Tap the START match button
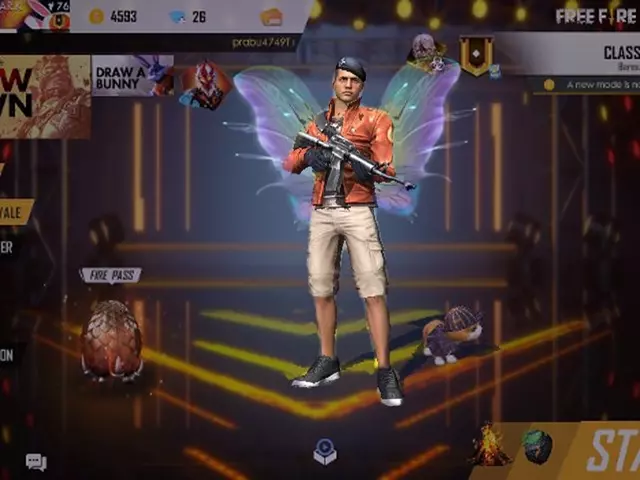 click(x=607, y=452)
